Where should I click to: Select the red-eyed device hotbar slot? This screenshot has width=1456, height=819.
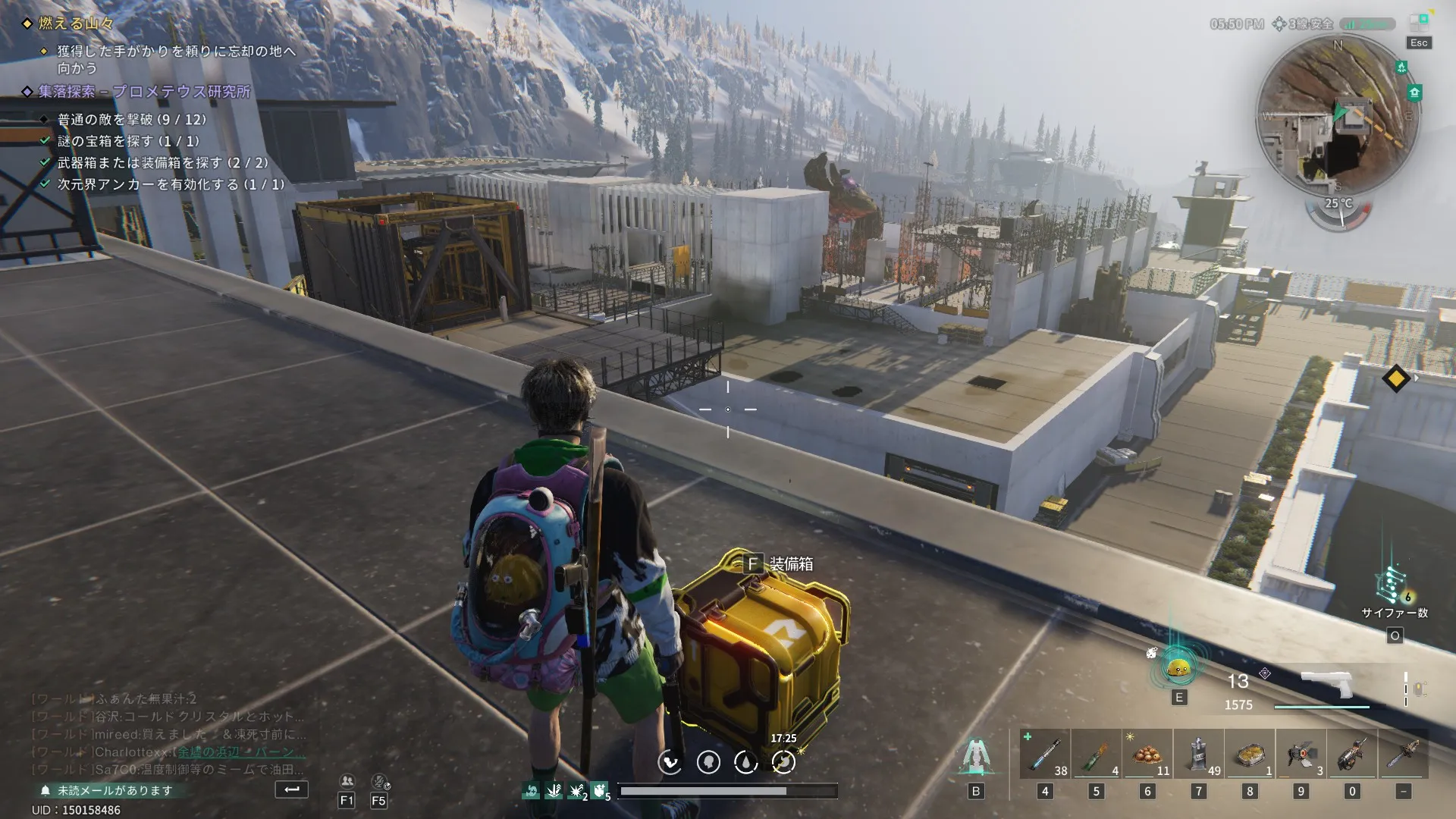pos(1301,754)
